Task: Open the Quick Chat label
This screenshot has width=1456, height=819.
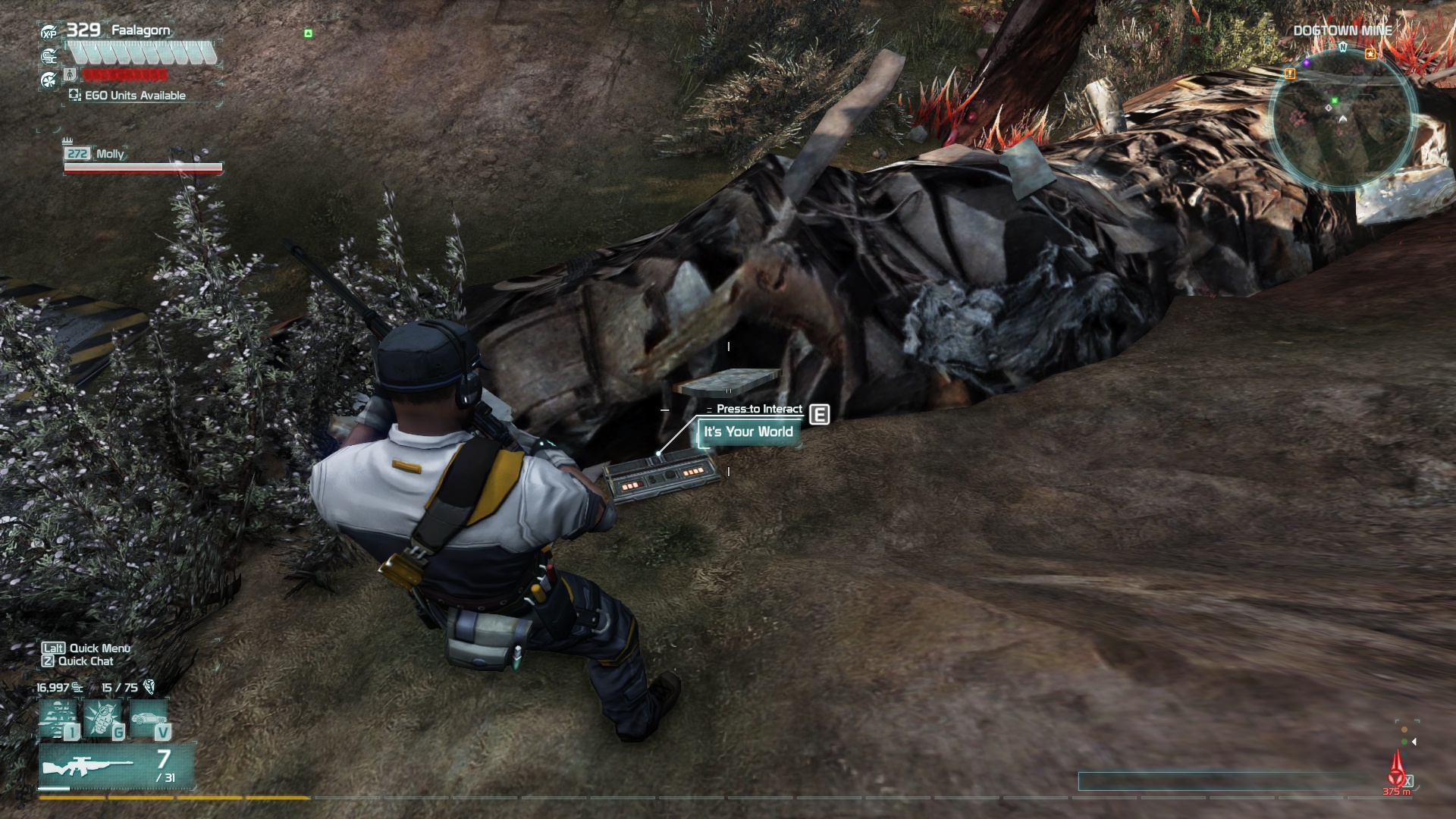Action: coord(77,661)
